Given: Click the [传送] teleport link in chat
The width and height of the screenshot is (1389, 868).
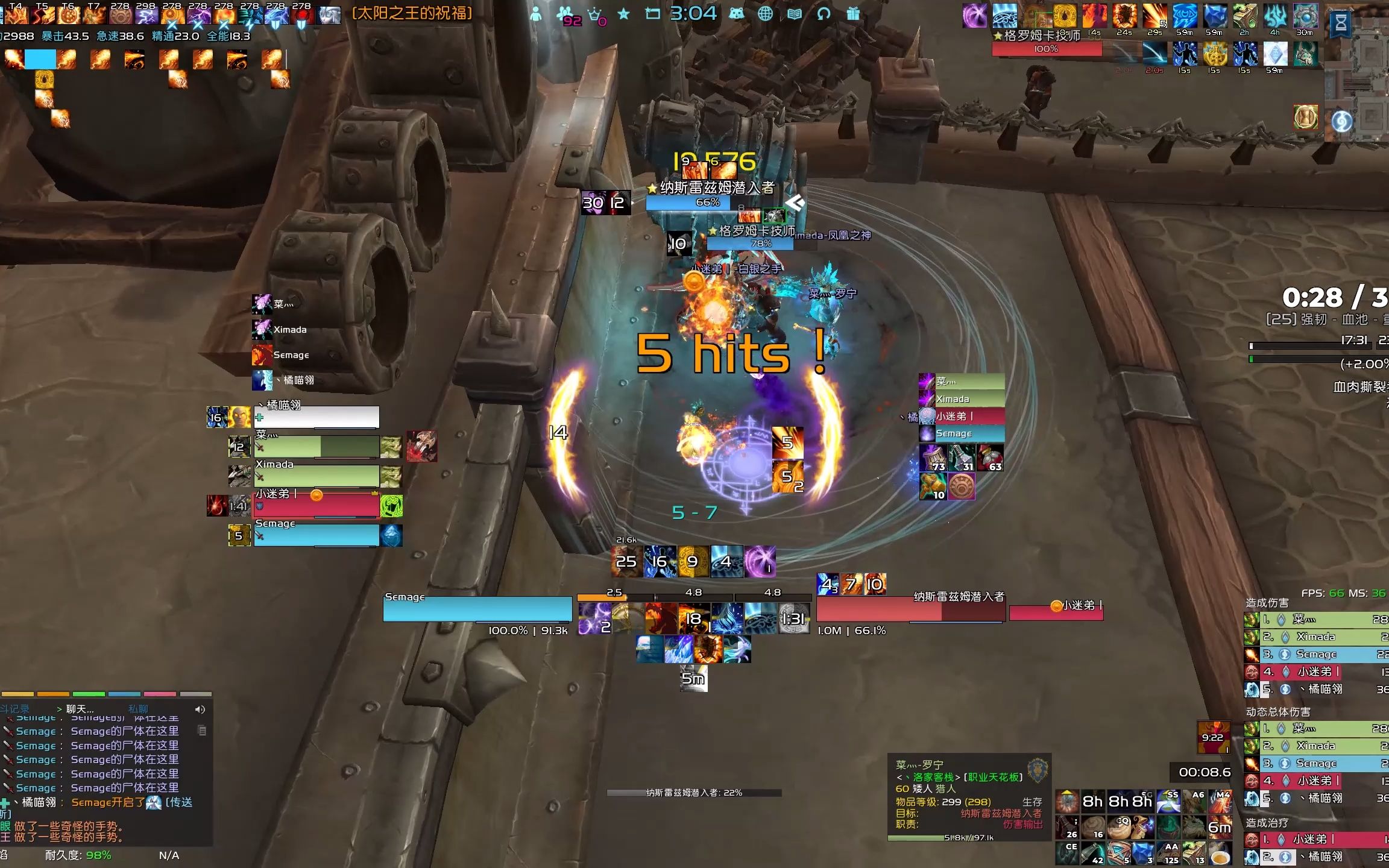Looking at the screenshot, I should coord(180,804).
